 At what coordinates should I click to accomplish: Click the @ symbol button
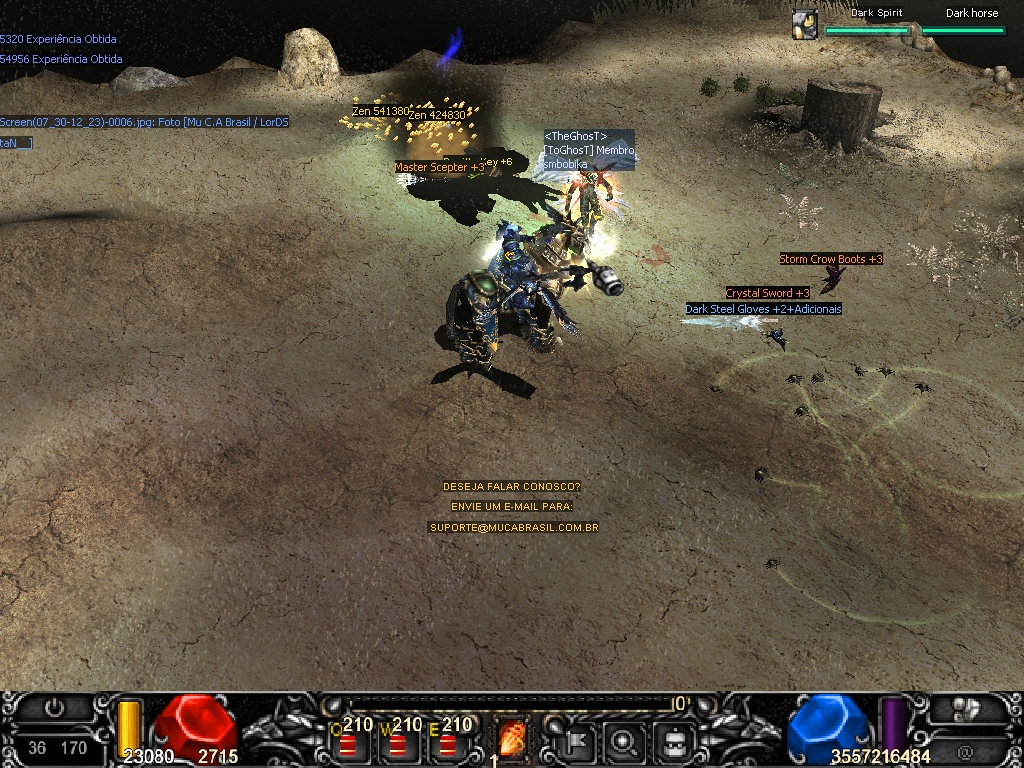[966, 750]
